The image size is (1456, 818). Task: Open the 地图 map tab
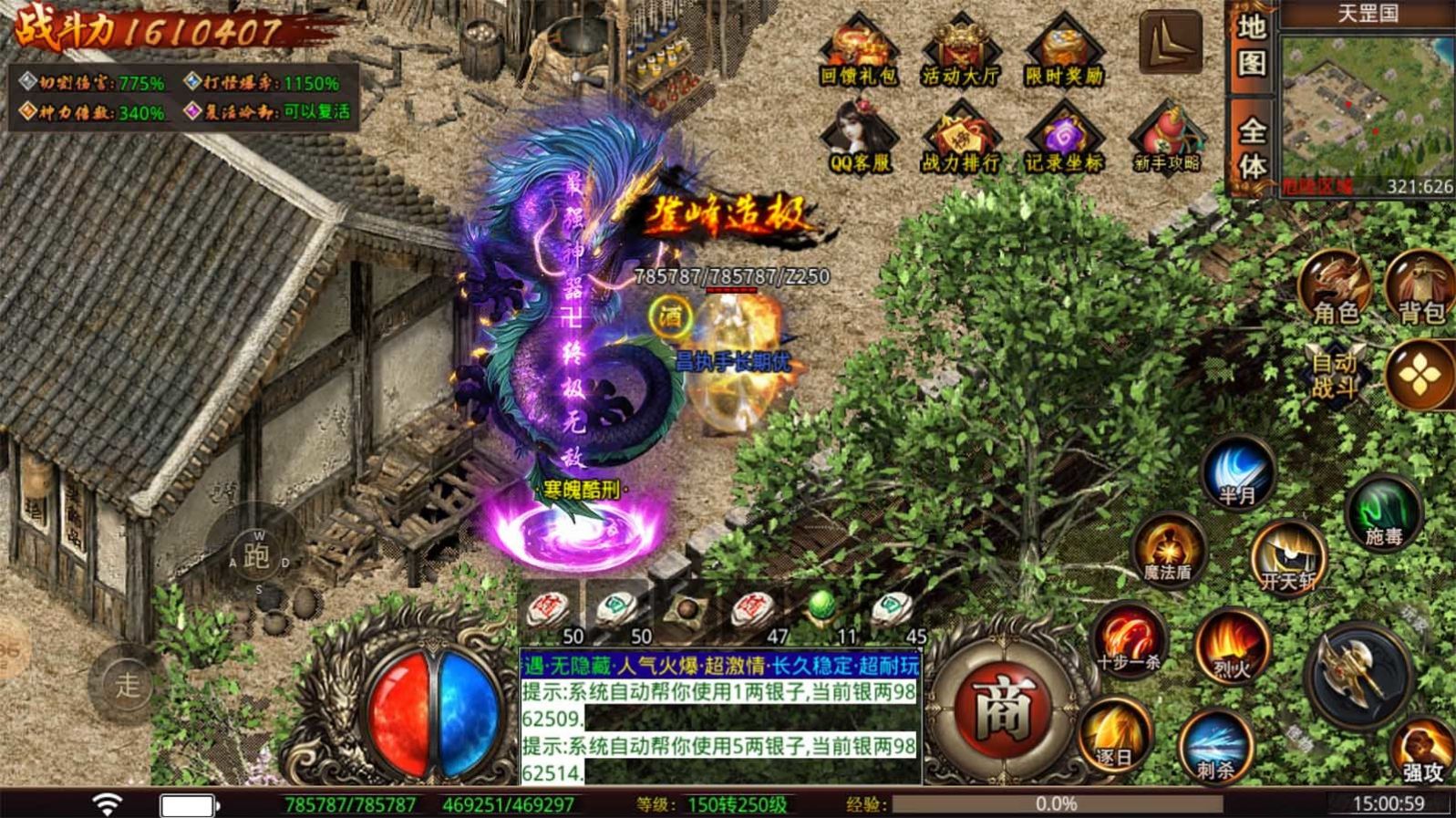(1252, 46)
